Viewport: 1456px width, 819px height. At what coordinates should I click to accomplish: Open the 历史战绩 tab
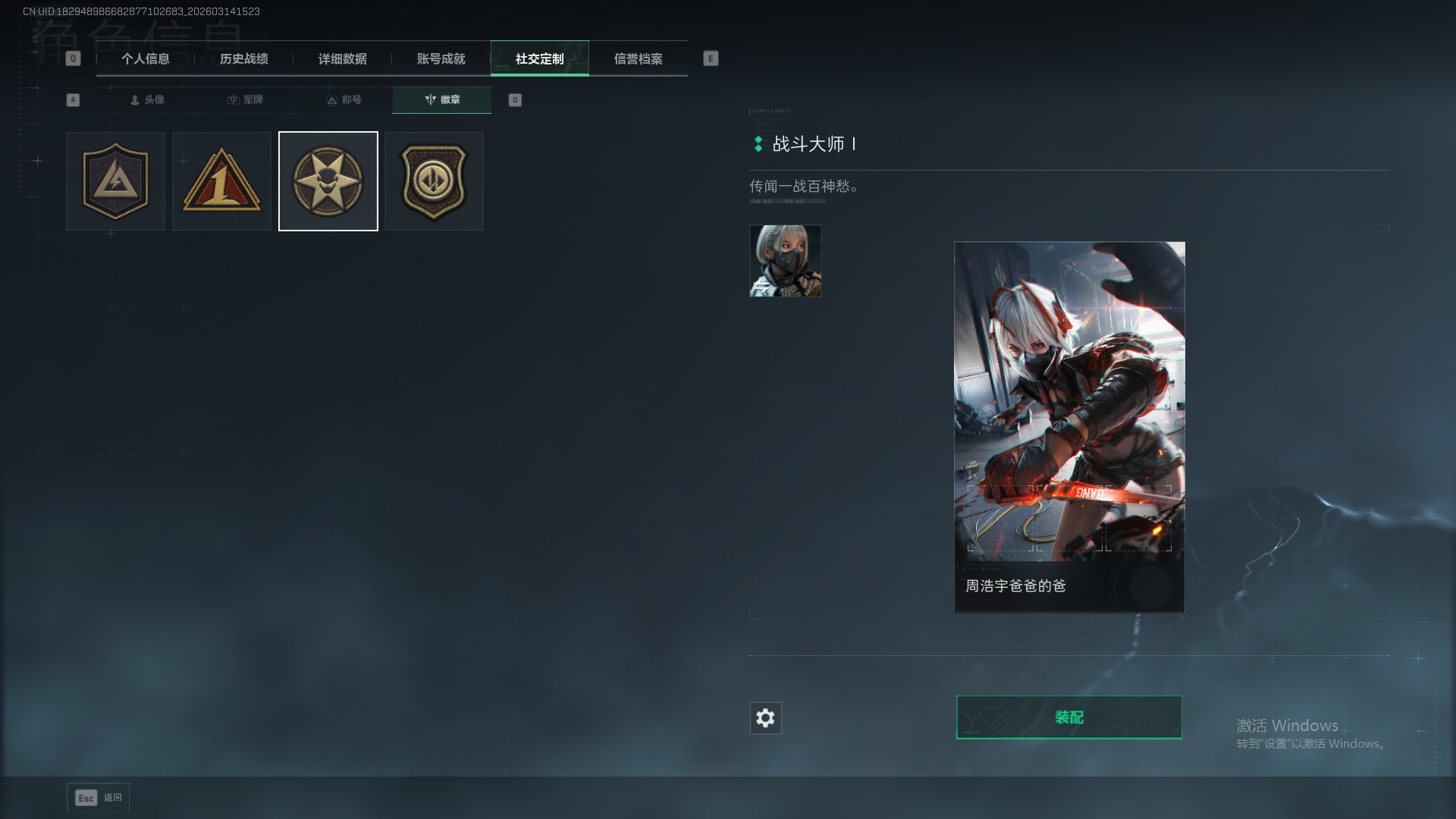click(244, 59)
